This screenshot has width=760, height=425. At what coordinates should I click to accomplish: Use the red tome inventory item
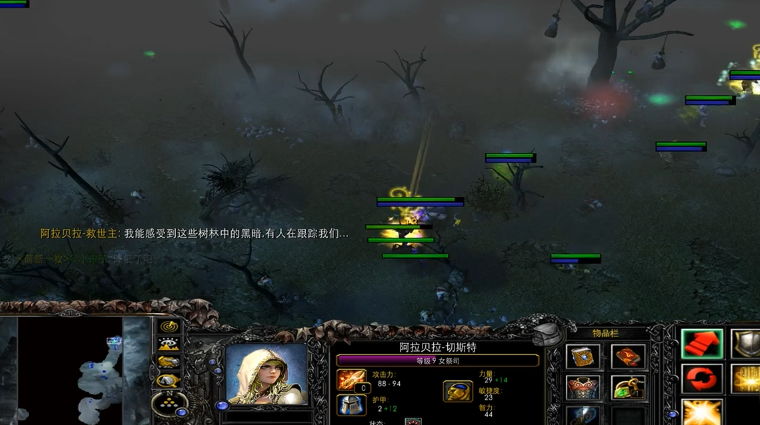coord(628,357)
